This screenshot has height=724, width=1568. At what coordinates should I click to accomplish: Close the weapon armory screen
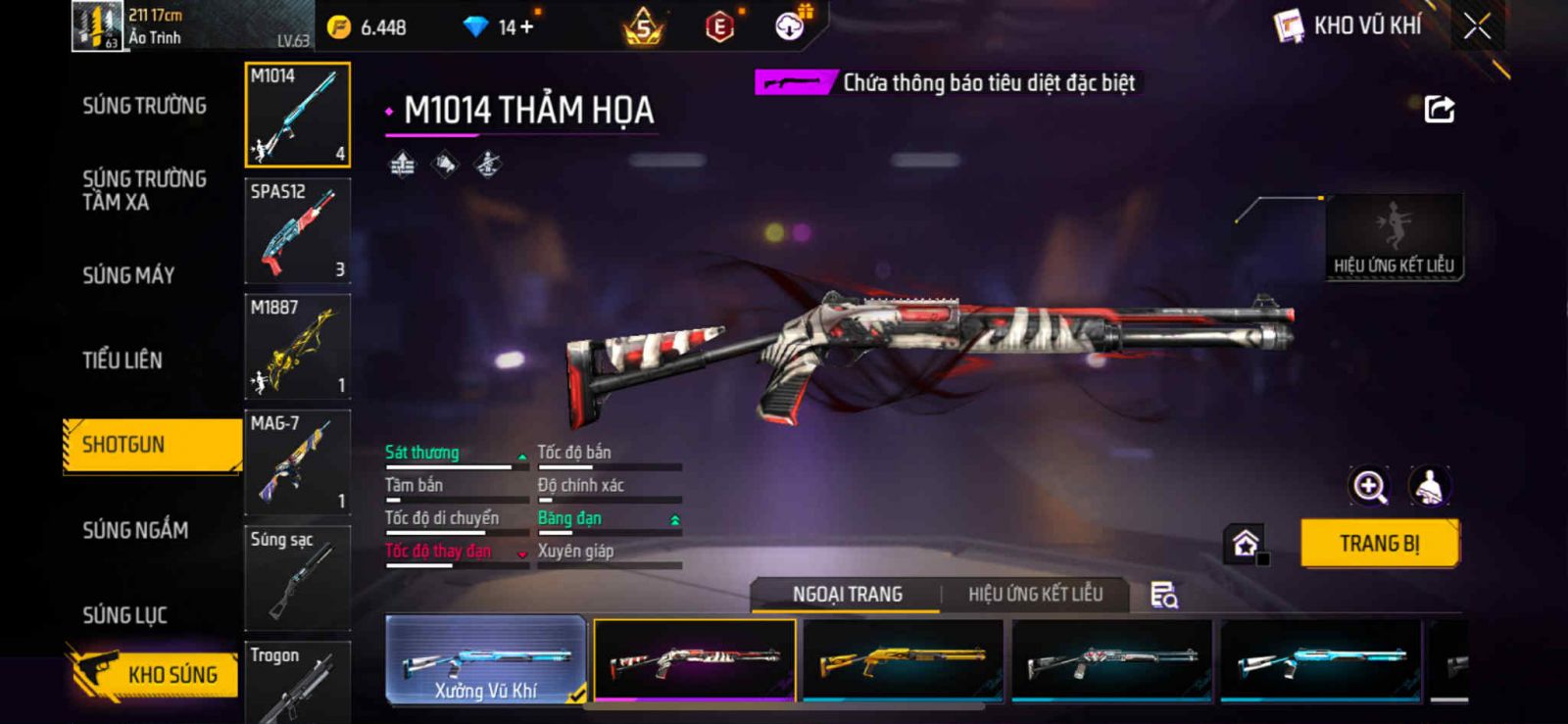(x=1477, y=26)
